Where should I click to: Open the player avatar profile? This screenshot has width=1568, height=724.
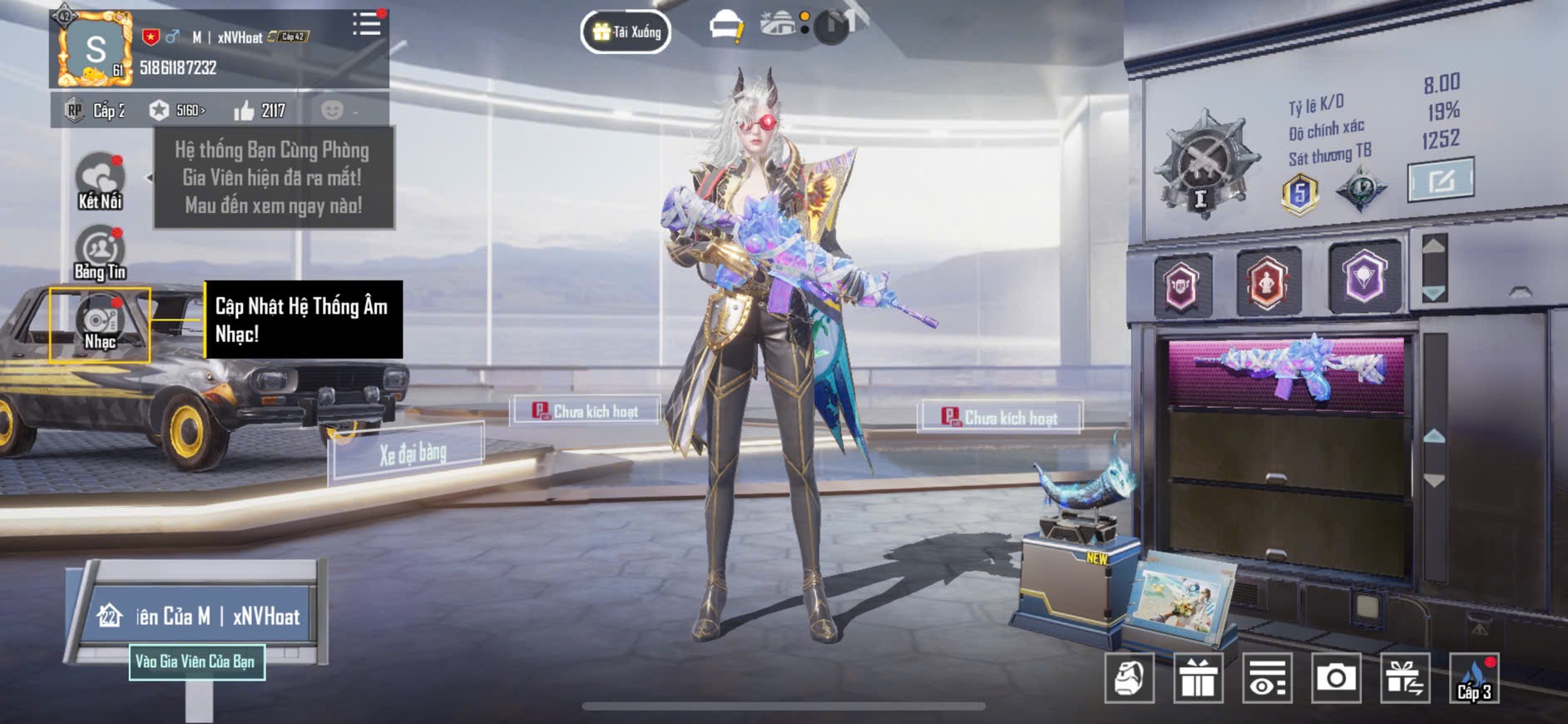coord(93,50)
